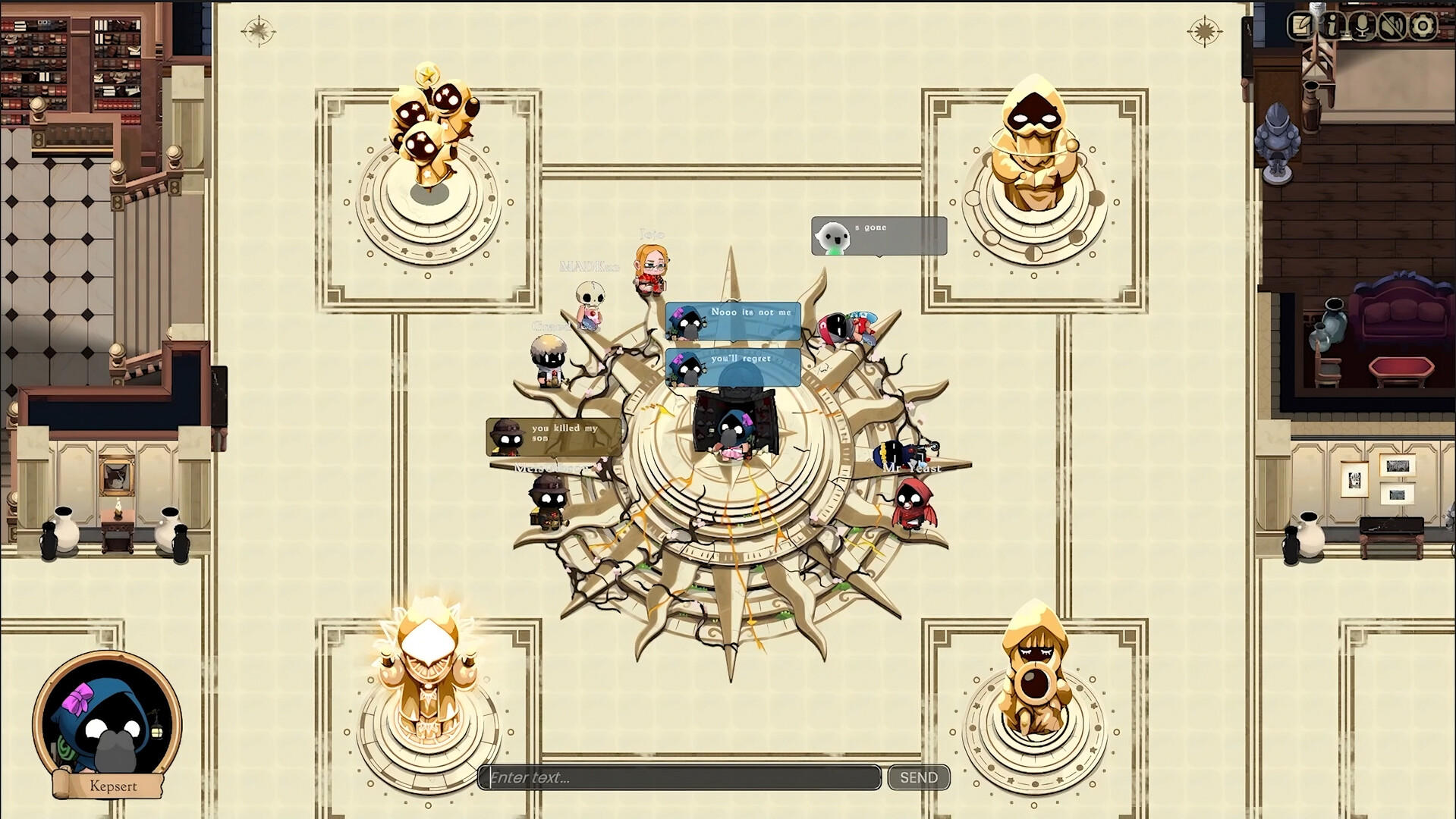Screen dimensions: 1456x819
Task: Mute voice chat via the microphone icon
Action: 1362,25
